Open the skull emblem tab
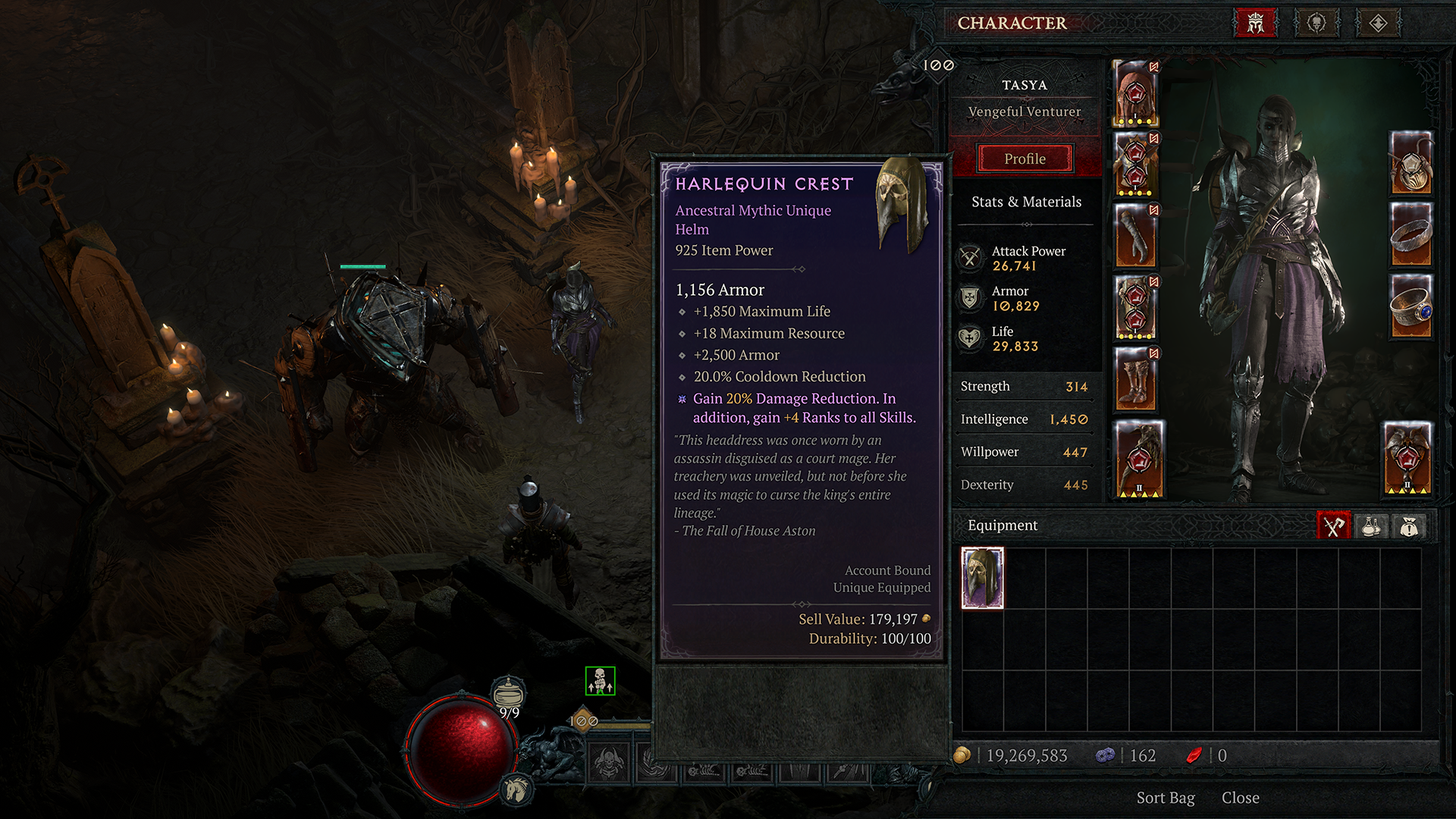Viewport: 1456px width, 819px height. [1317, 24]
